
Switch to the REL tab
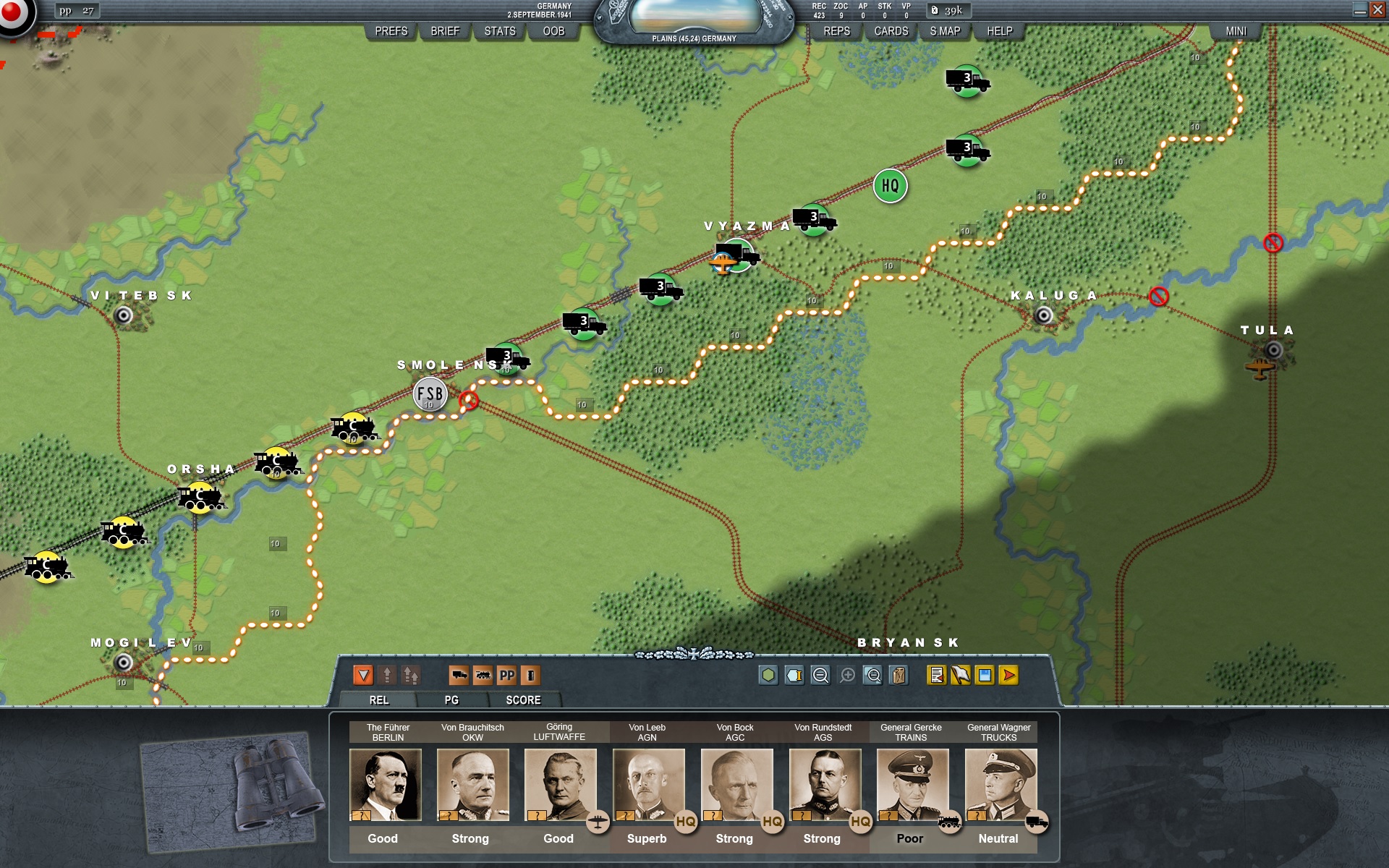click(x=379, y=700)
